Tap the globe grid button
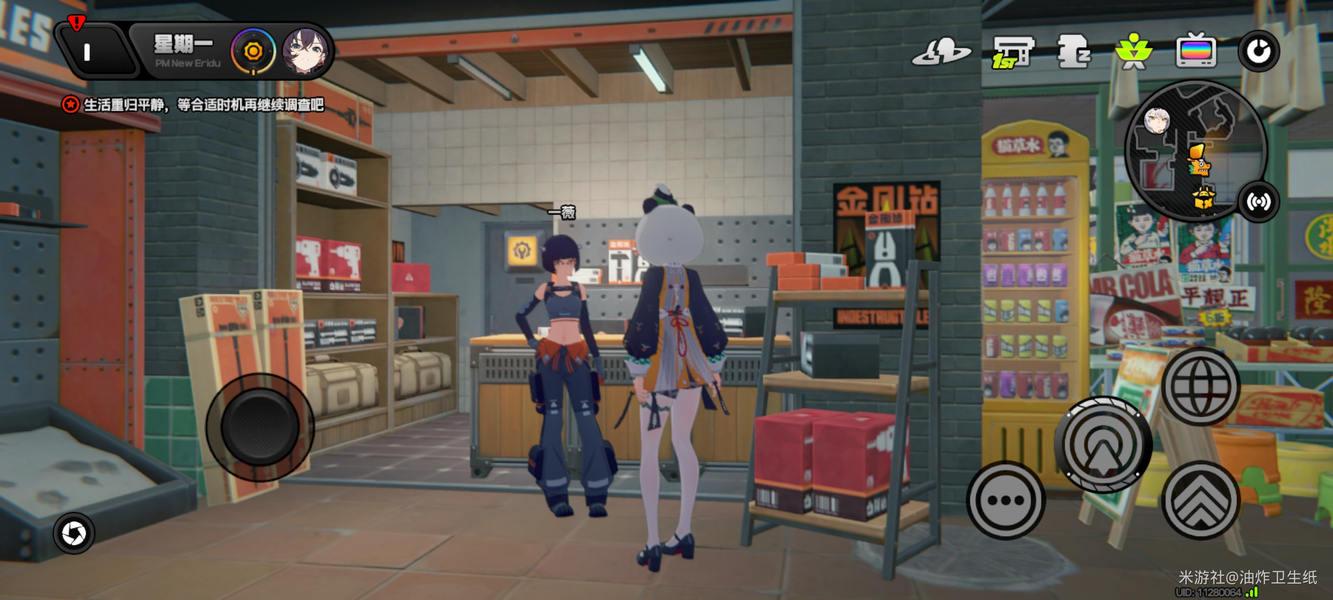This screenshot has height=600, width=1333. (1200, 385)
